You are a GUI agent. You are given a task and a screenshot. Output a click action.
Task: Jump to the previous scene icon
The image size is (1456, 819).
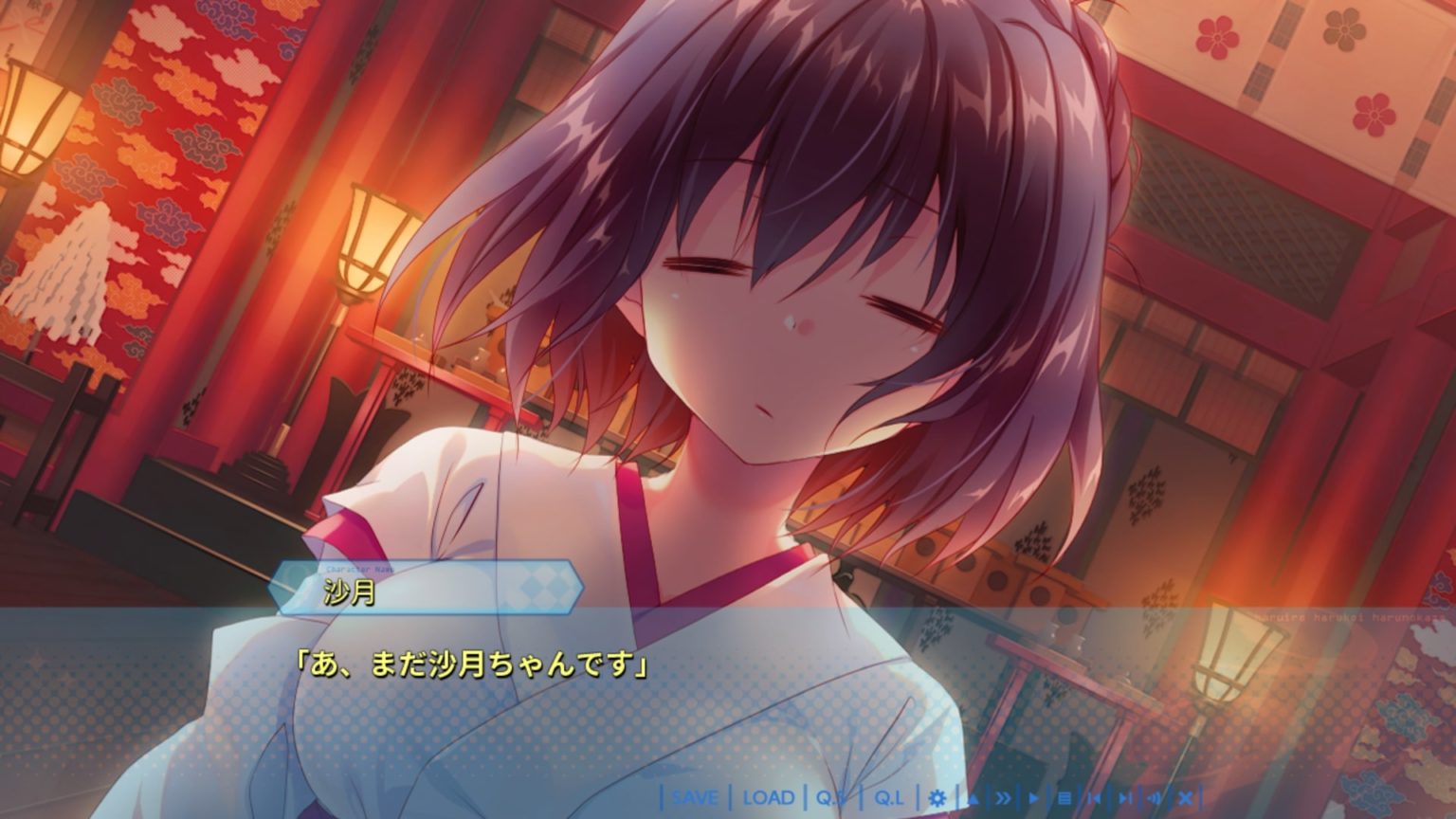[x=1094, y=797]
